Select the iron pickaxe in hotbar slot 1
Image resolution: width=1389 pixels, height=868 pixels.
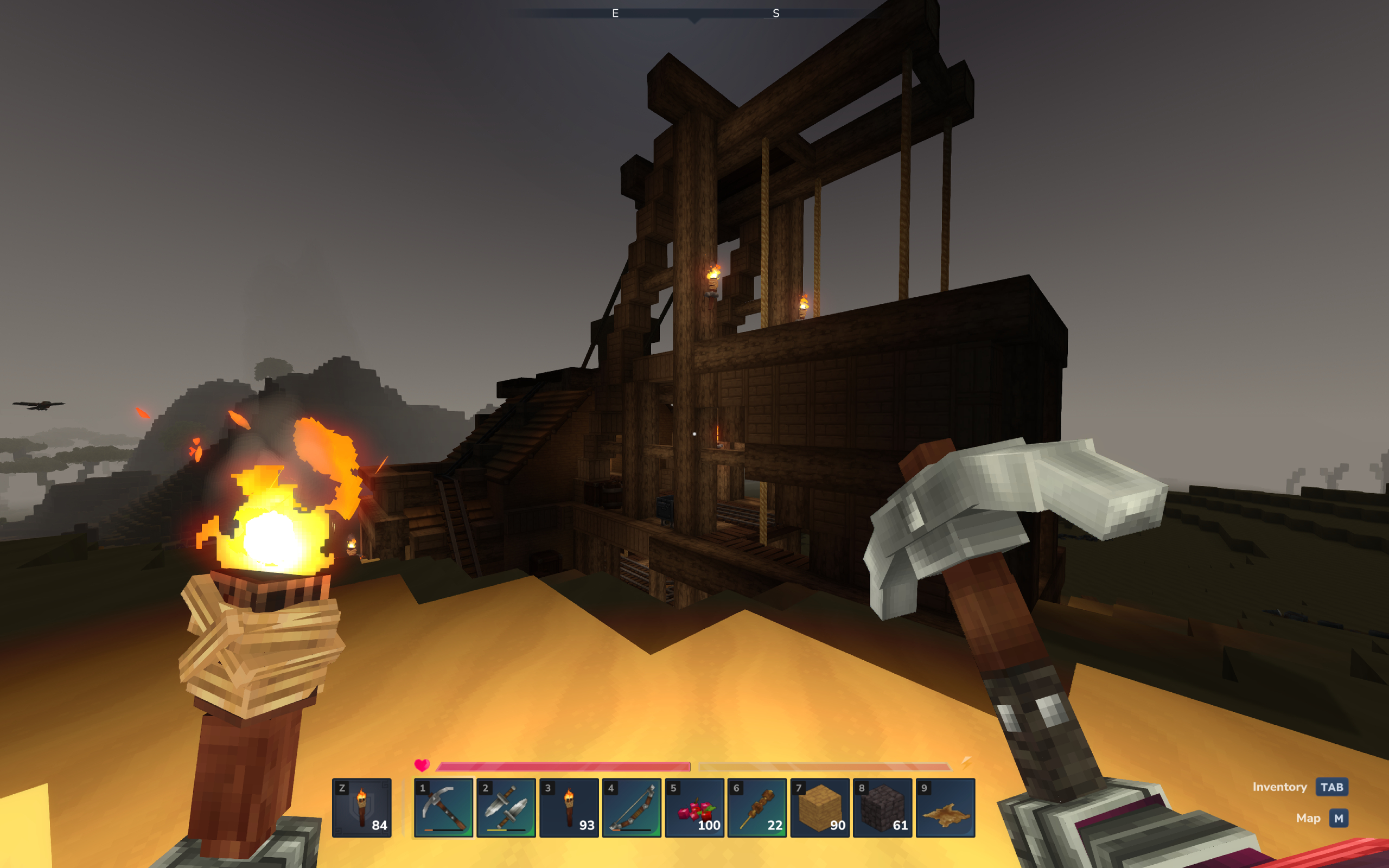click(x=444, y=808)
